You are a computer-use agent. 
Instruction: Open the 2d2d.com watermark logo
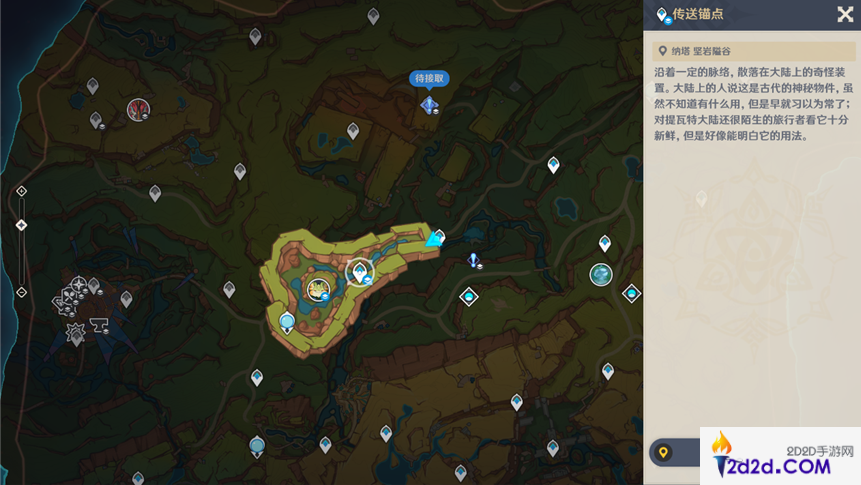[x=779, y=456]
